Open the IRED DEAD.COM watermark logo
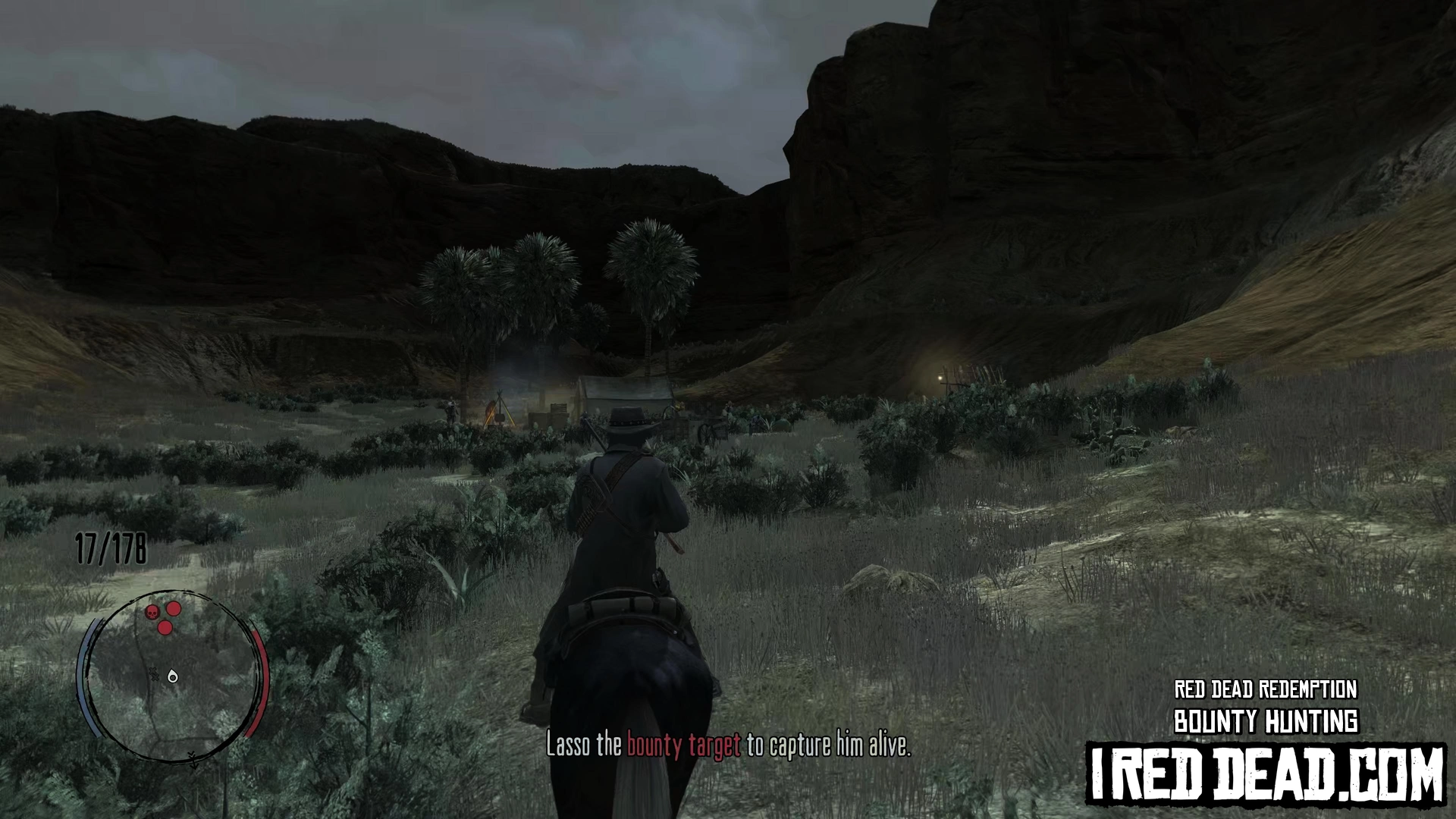The width and height of the screenshot is (1456, 819). 1266,774
